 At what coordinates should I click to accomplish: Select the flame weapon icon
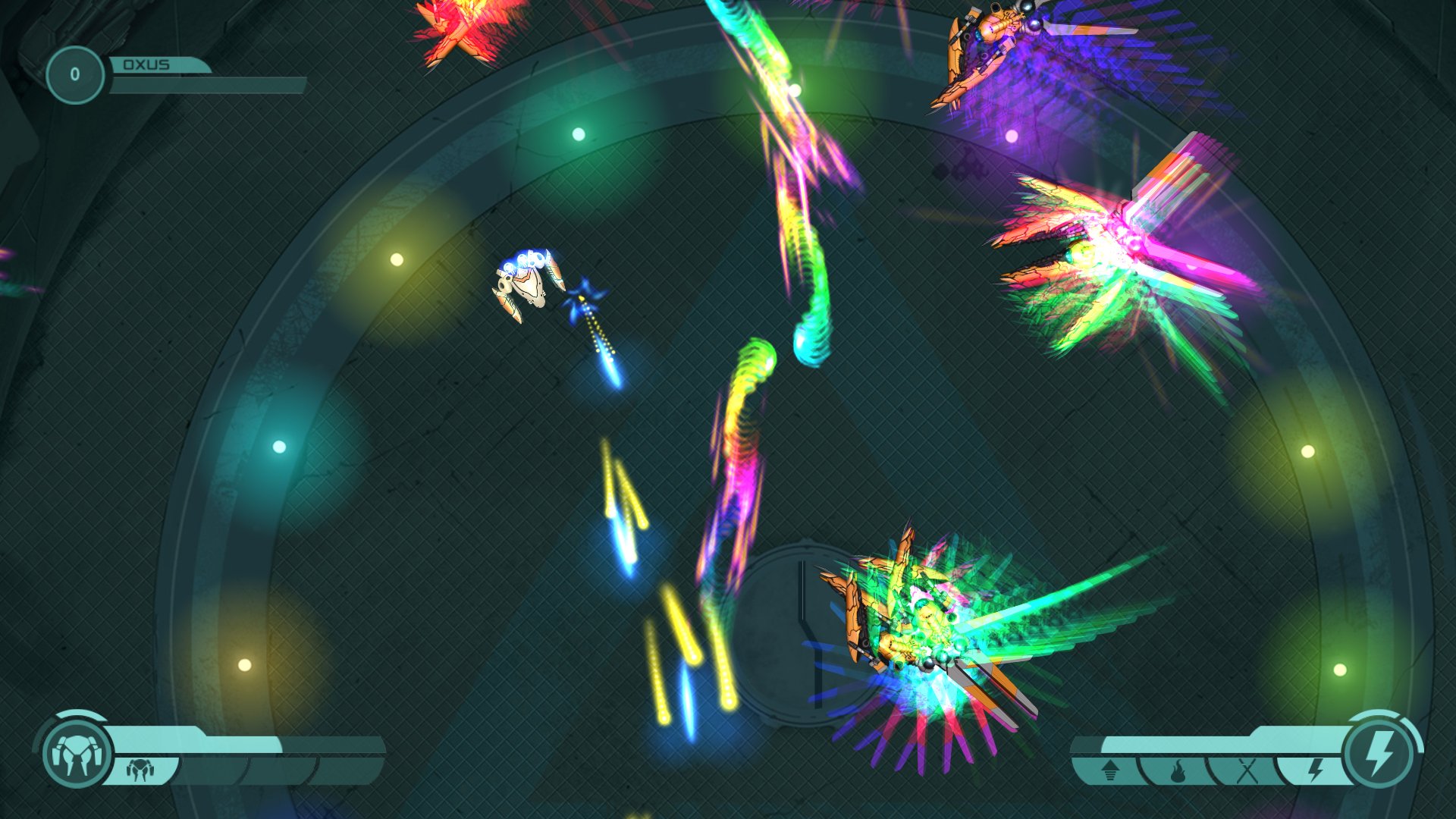(1177, 767)
